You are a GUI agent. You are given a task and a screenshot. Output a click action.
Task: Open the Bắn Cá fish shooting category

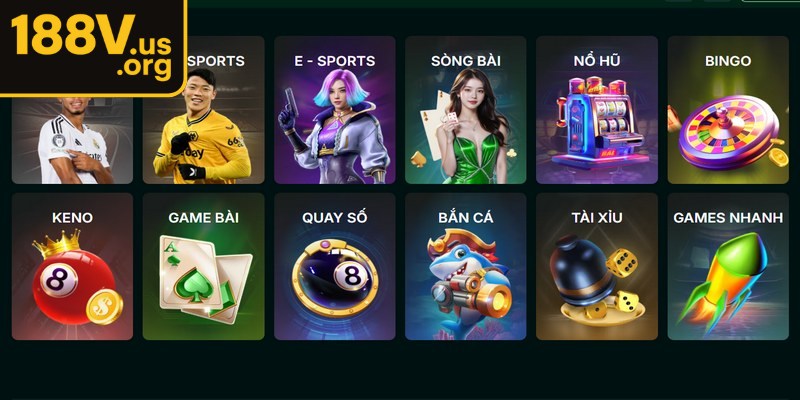(x=466, y=266)
